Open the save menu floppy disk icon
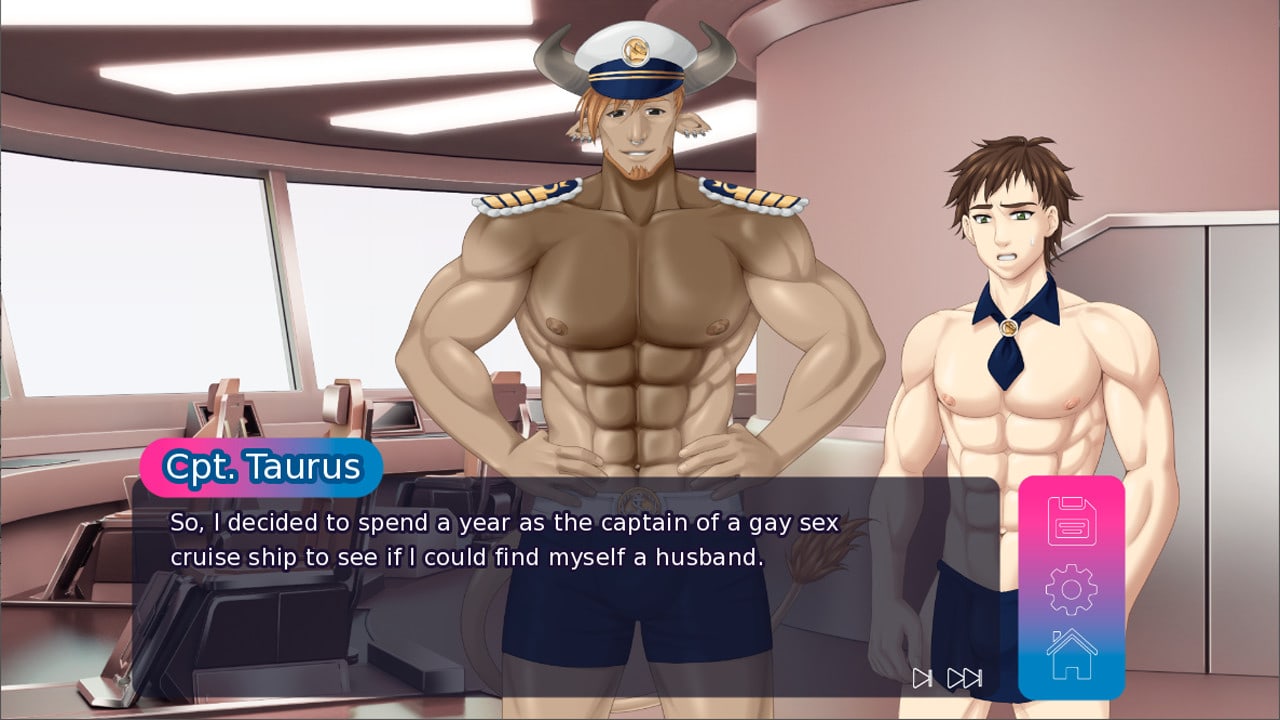 pyautogui.click(x=1071, y=521)
